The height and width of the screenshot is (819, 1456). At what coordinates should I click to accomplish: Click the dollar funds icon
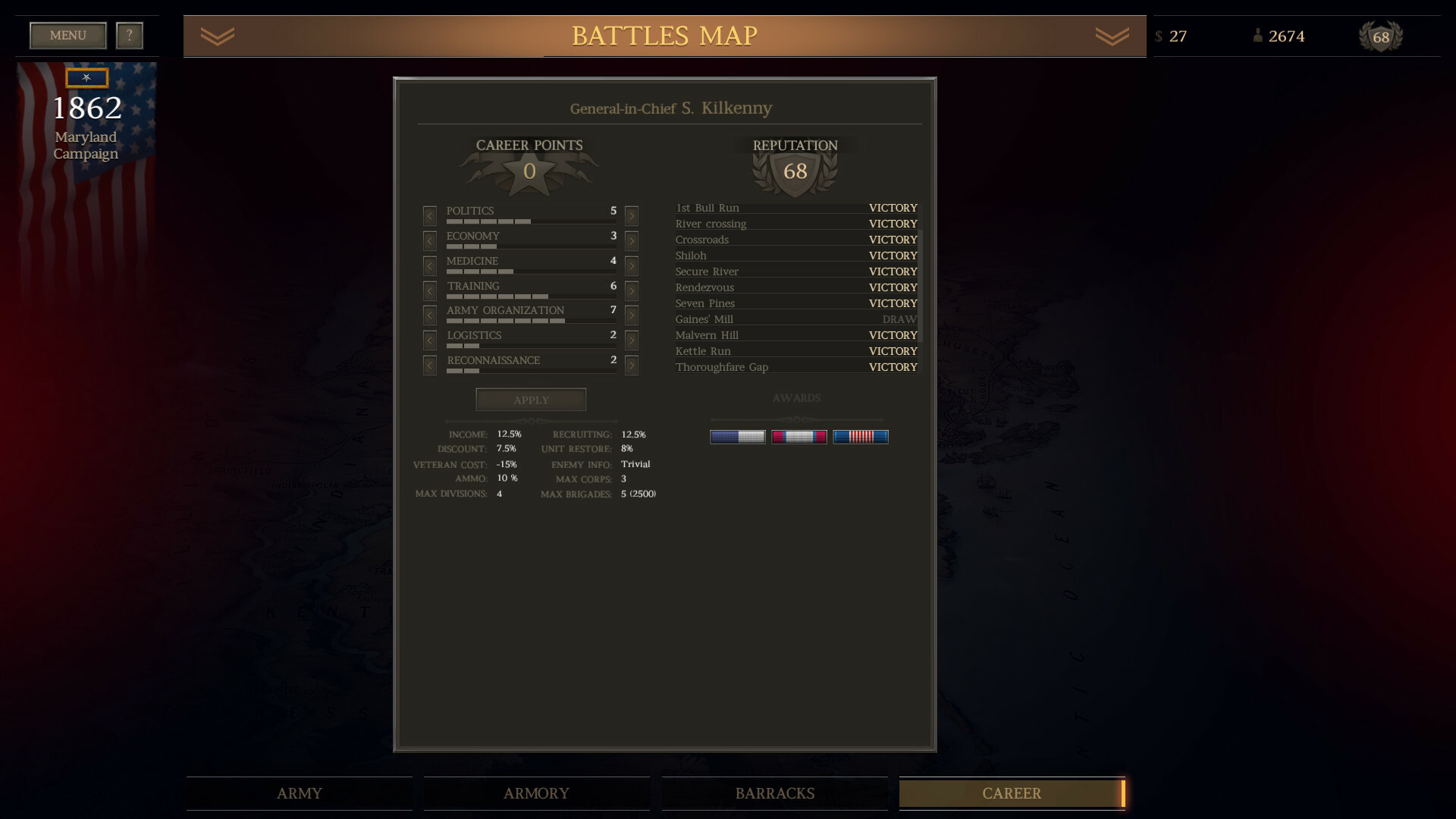(1159, 36)
